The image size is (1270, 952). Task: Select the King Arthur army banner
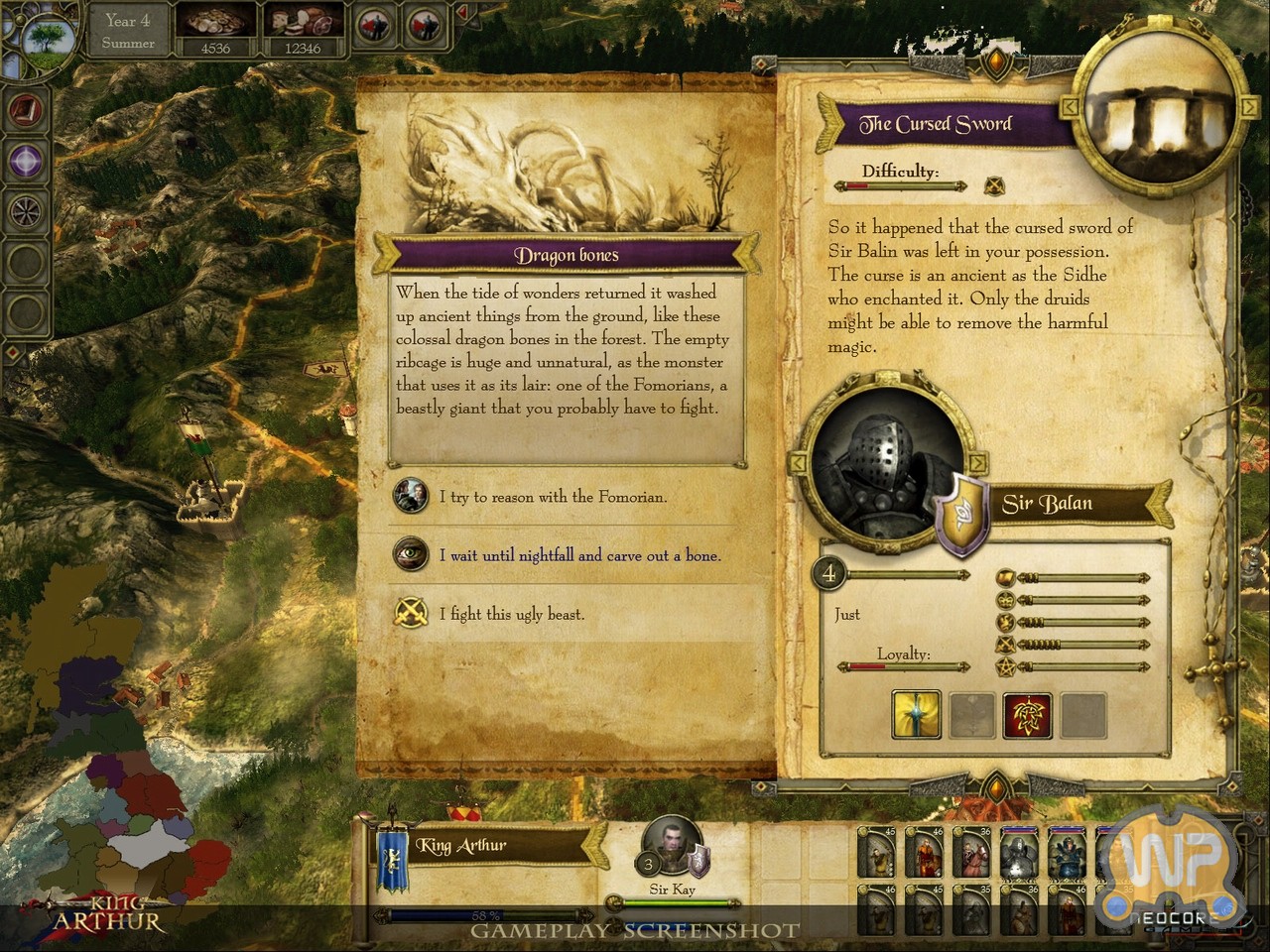click(392, 850)
